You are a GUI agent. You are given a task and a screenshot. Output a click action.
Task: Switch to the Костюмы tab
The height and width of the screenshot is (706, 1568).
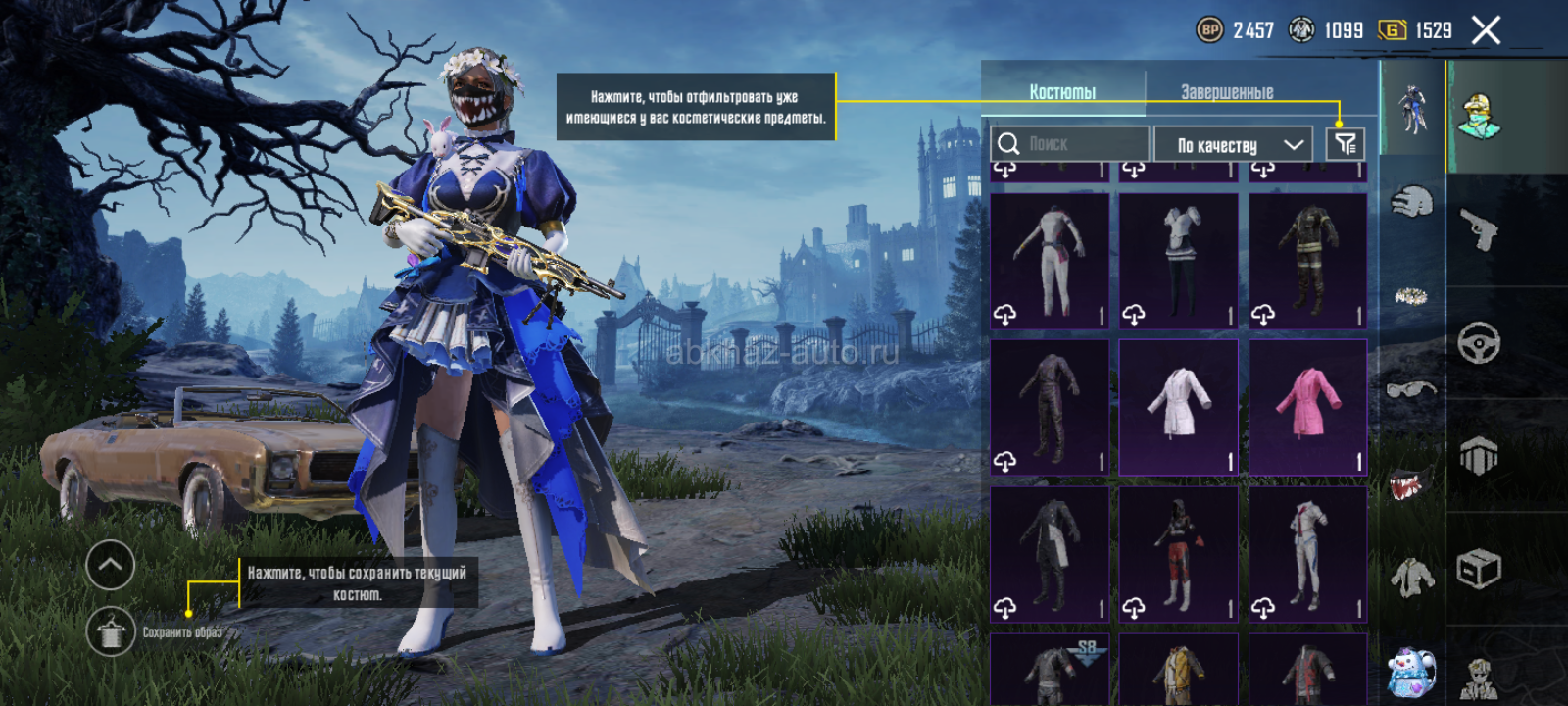(1062, 92)
